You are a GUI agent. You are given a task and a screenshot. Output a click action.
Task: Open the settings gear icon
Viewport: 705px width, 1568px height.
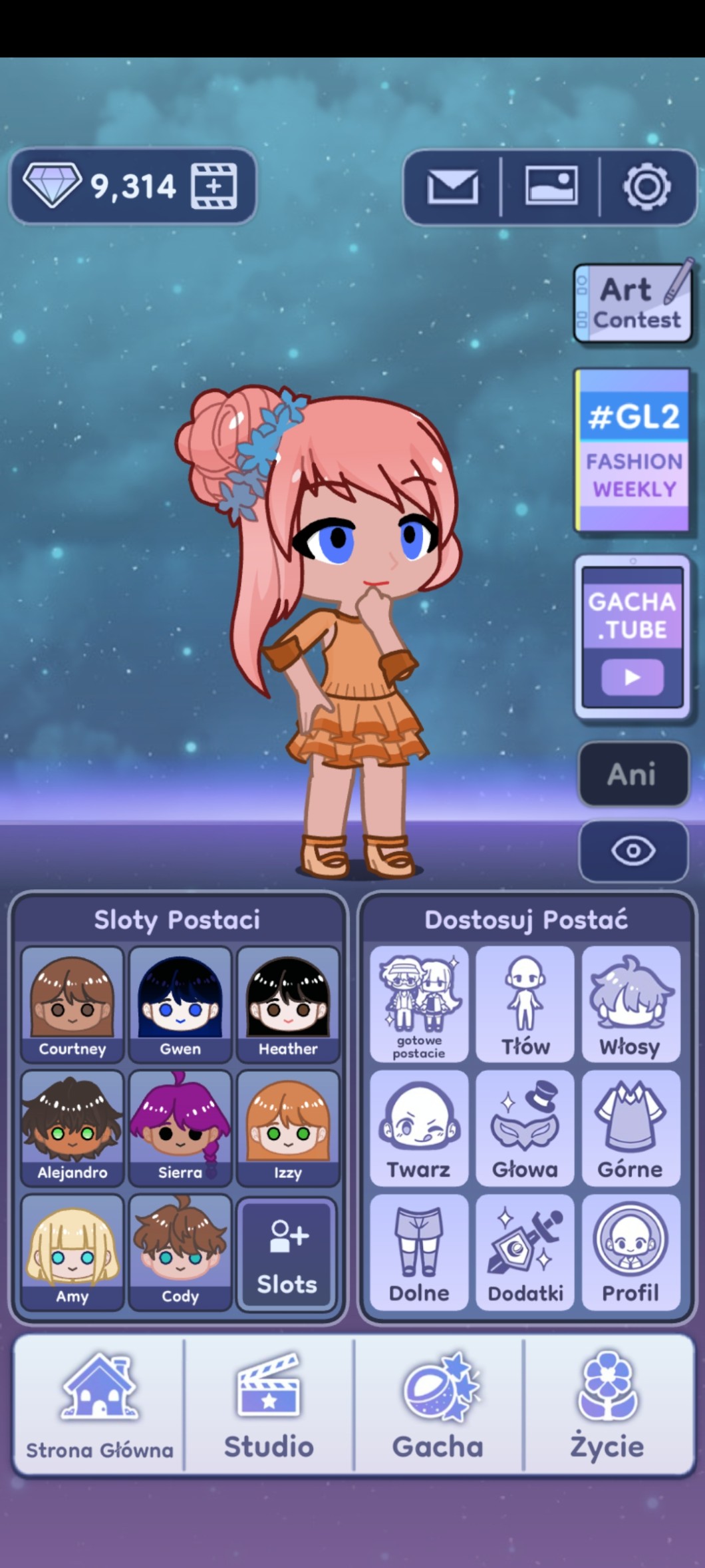point(646,186)
